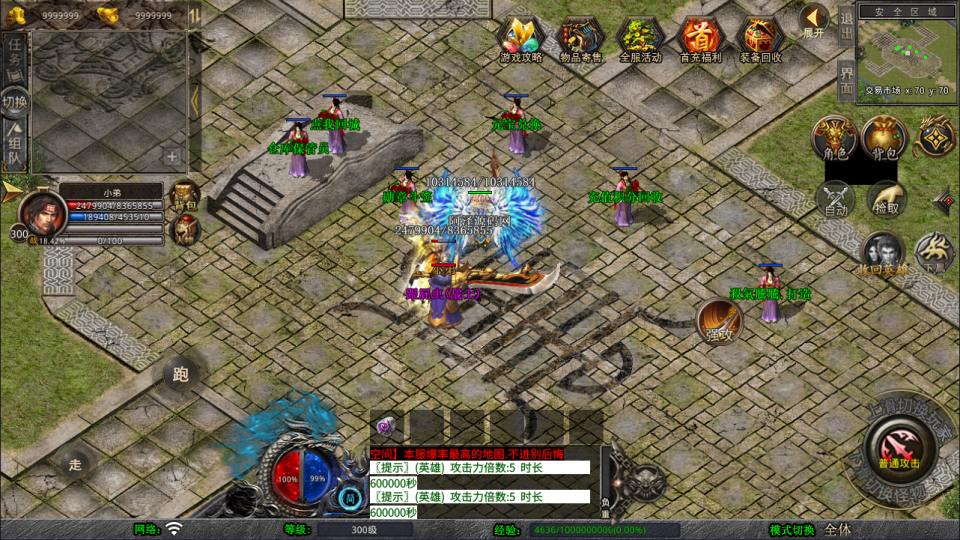The image size is (960, 540).
Task: Open the 全服活动 server events icon
Action: pyautogui.click(x=641, y=40)
